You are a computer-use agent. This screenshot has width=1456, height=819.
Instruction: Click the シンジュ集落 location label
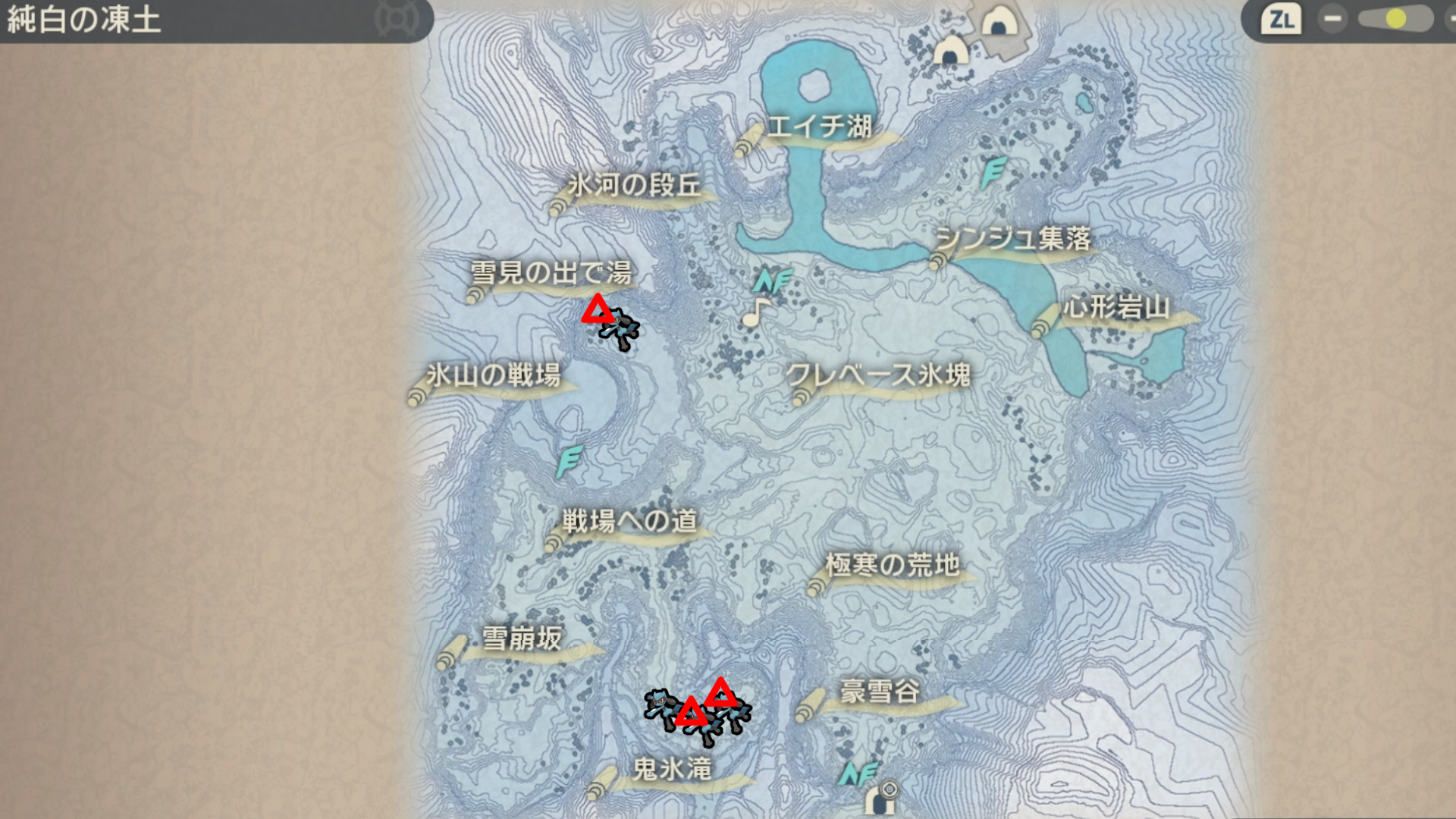[x=1013, y=240]
